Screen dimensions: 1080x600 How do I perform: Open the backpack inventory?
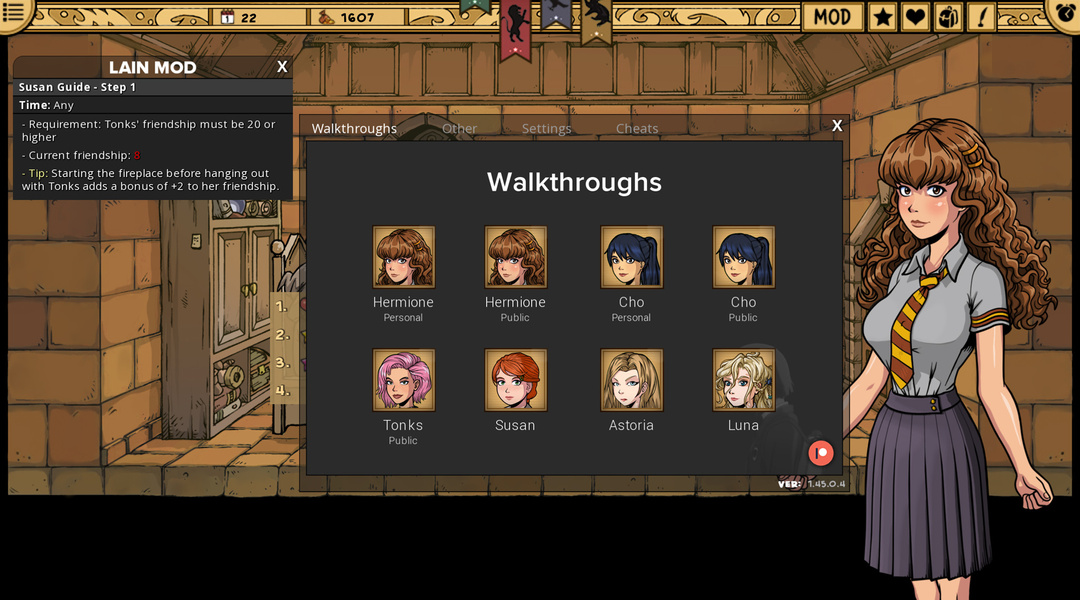point(948,17)
